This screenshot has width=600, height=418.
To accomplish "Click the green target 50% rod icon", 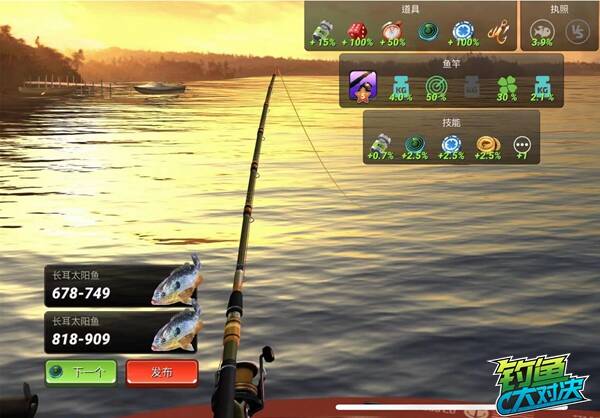I will tap(435, 86).
